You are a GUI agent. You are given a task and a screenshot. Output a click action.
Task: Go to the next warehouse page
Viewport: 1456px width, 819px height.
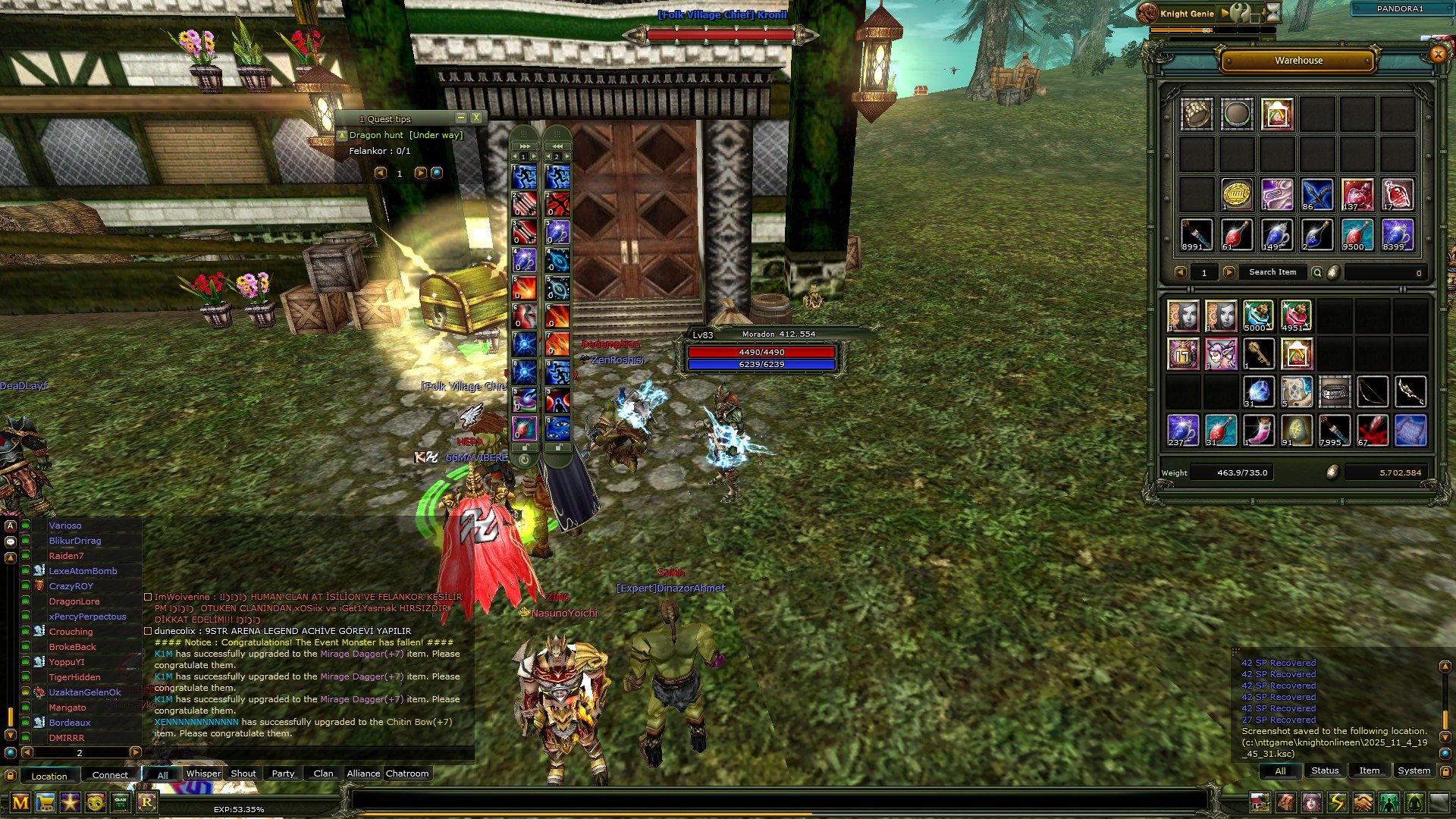click(1229, 272)
